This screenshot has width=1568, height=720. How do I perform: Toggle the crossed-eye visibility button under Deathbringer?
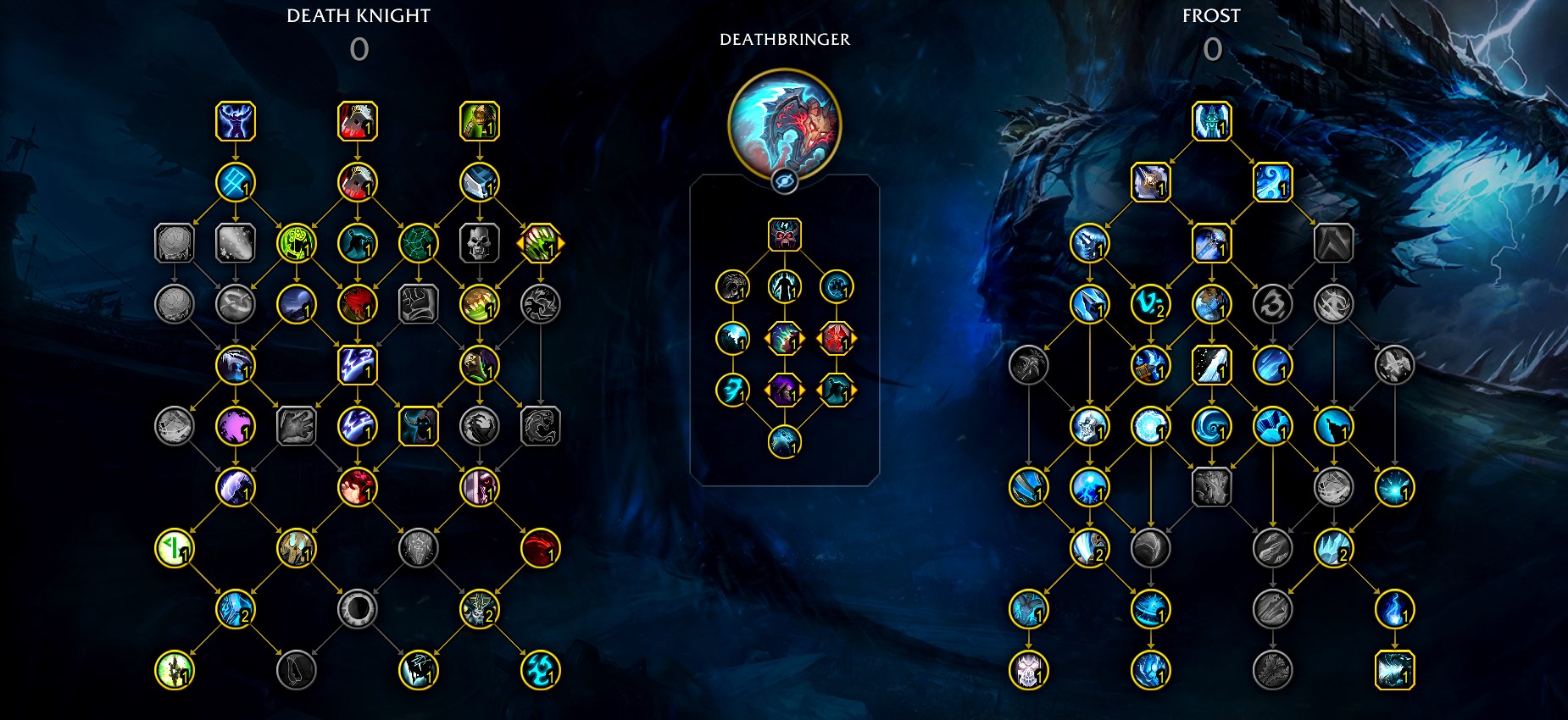784,180
